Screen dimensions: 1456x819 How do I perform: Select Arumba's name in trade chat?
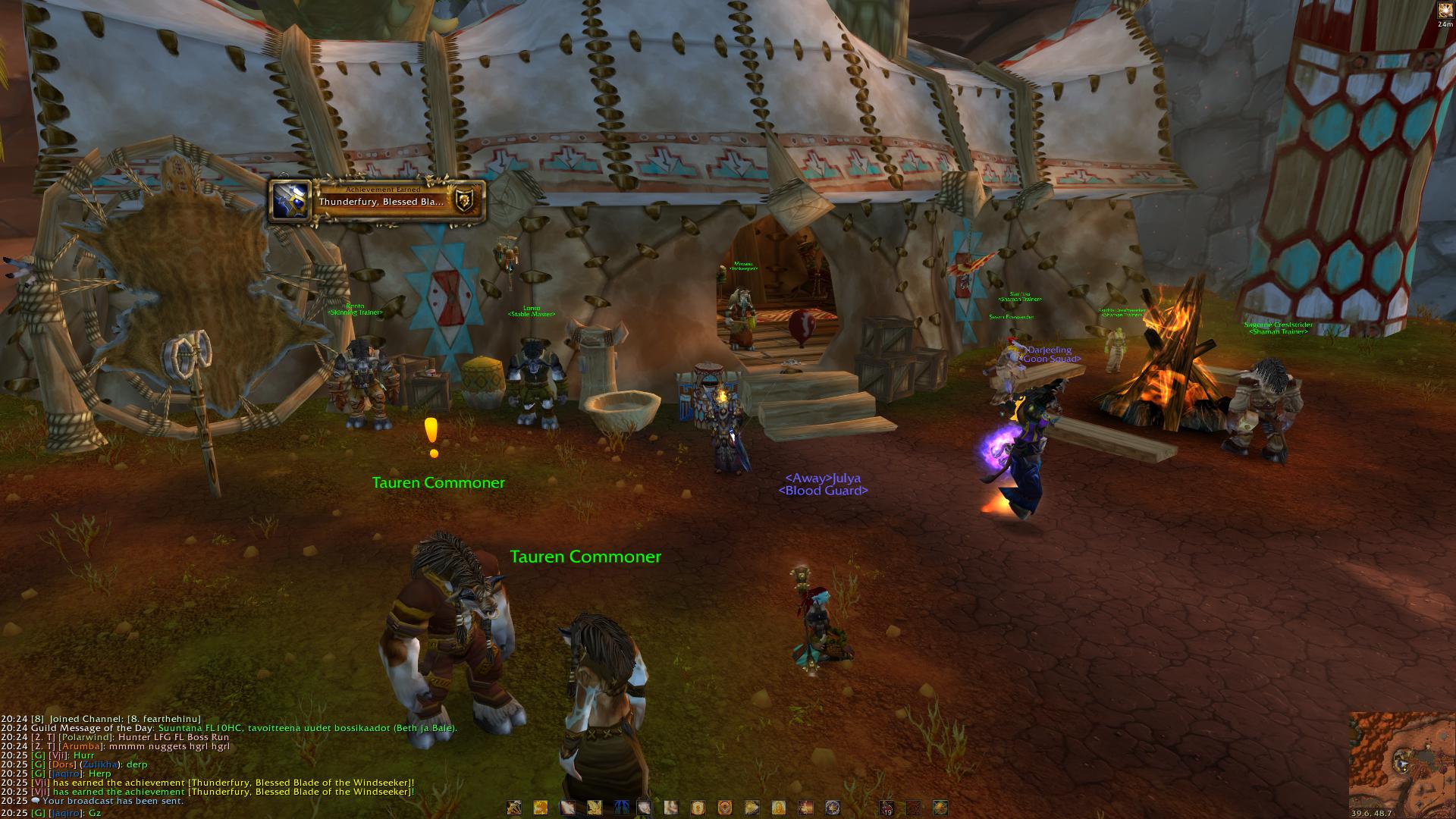[x=80, y=746]
